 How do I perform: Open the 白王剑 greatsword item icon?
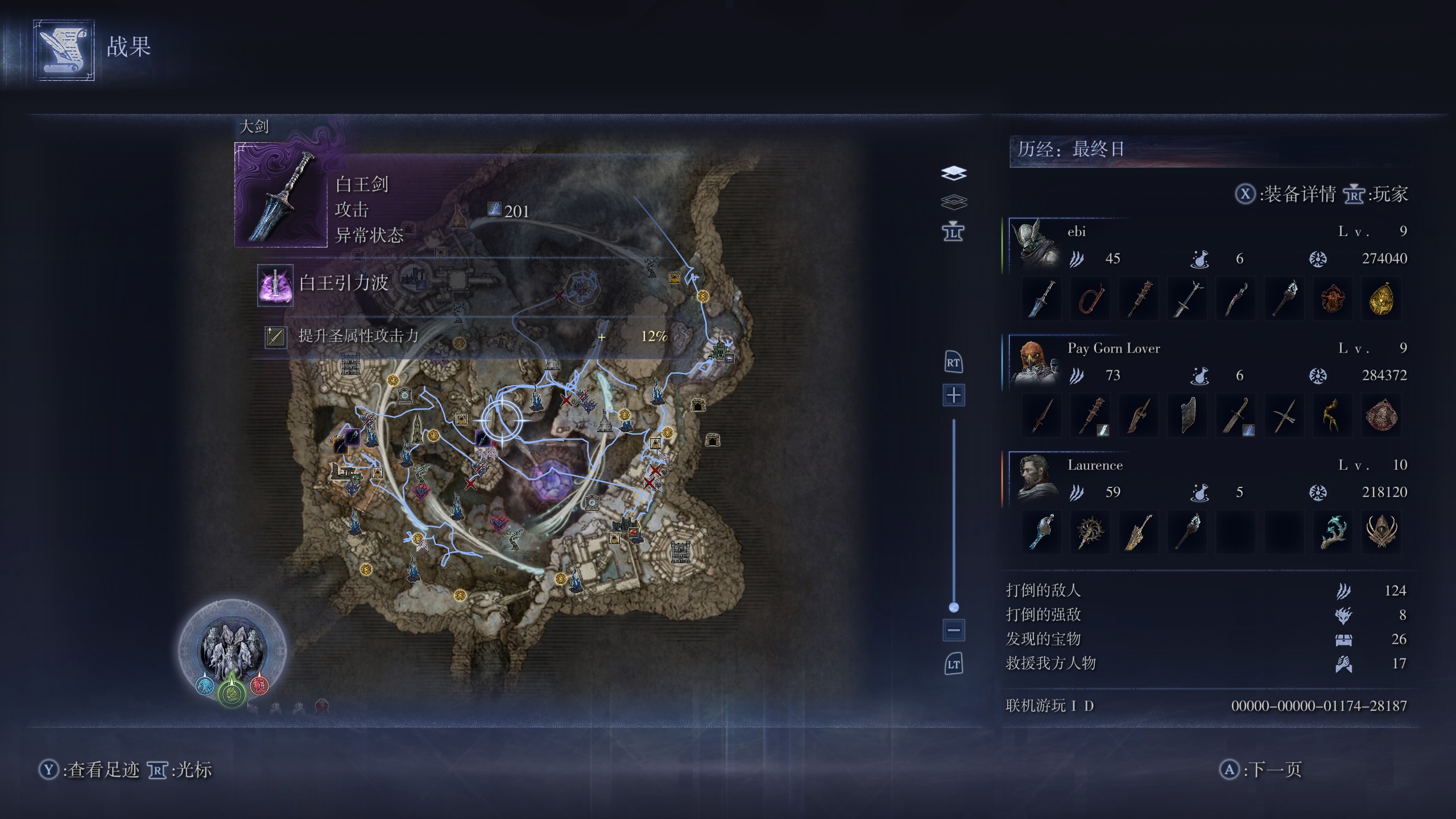coord(282,195)
